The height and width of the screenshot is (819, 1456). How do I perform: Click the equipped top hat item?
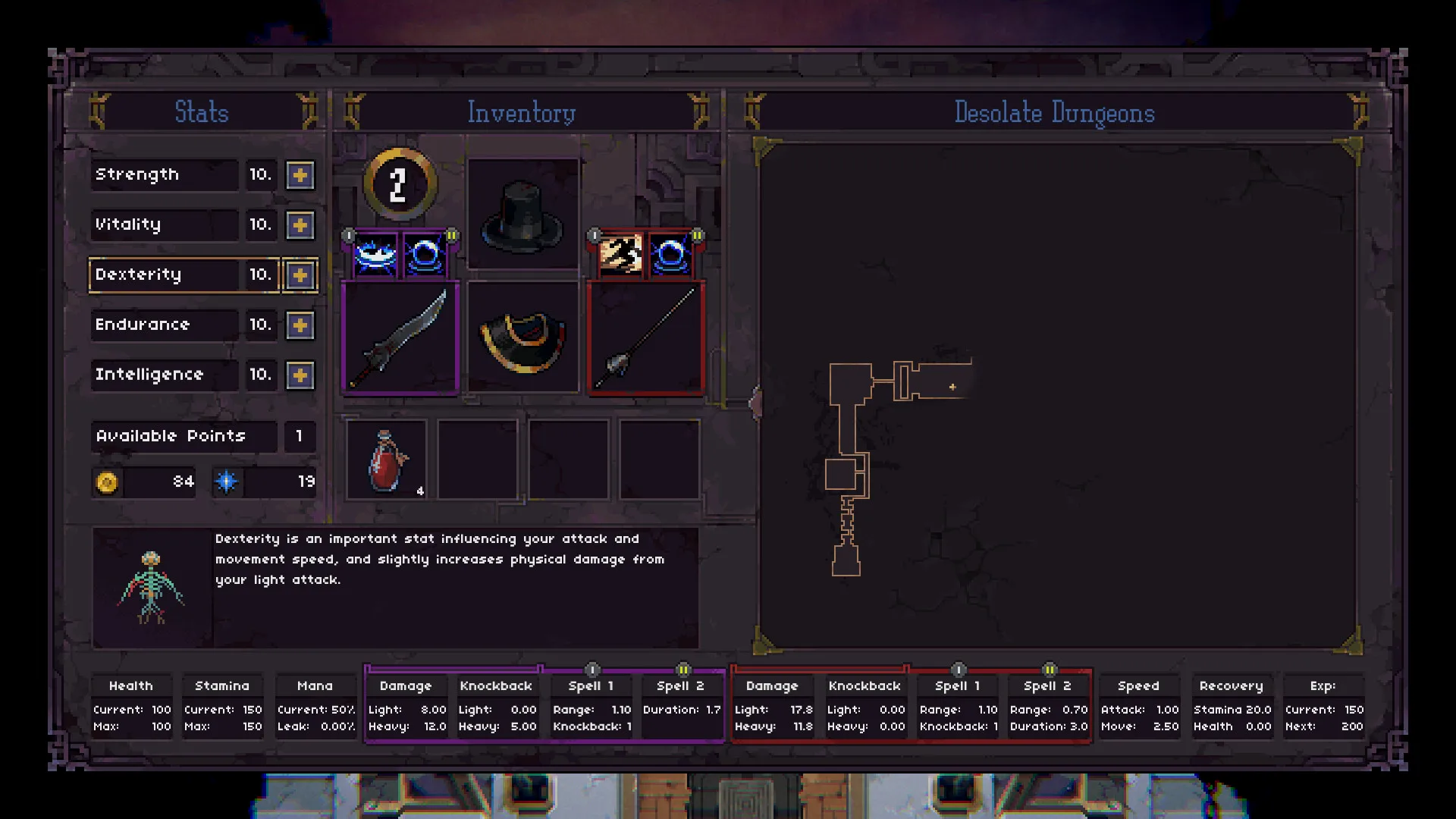pyautogui.click(x=522, y=215)
